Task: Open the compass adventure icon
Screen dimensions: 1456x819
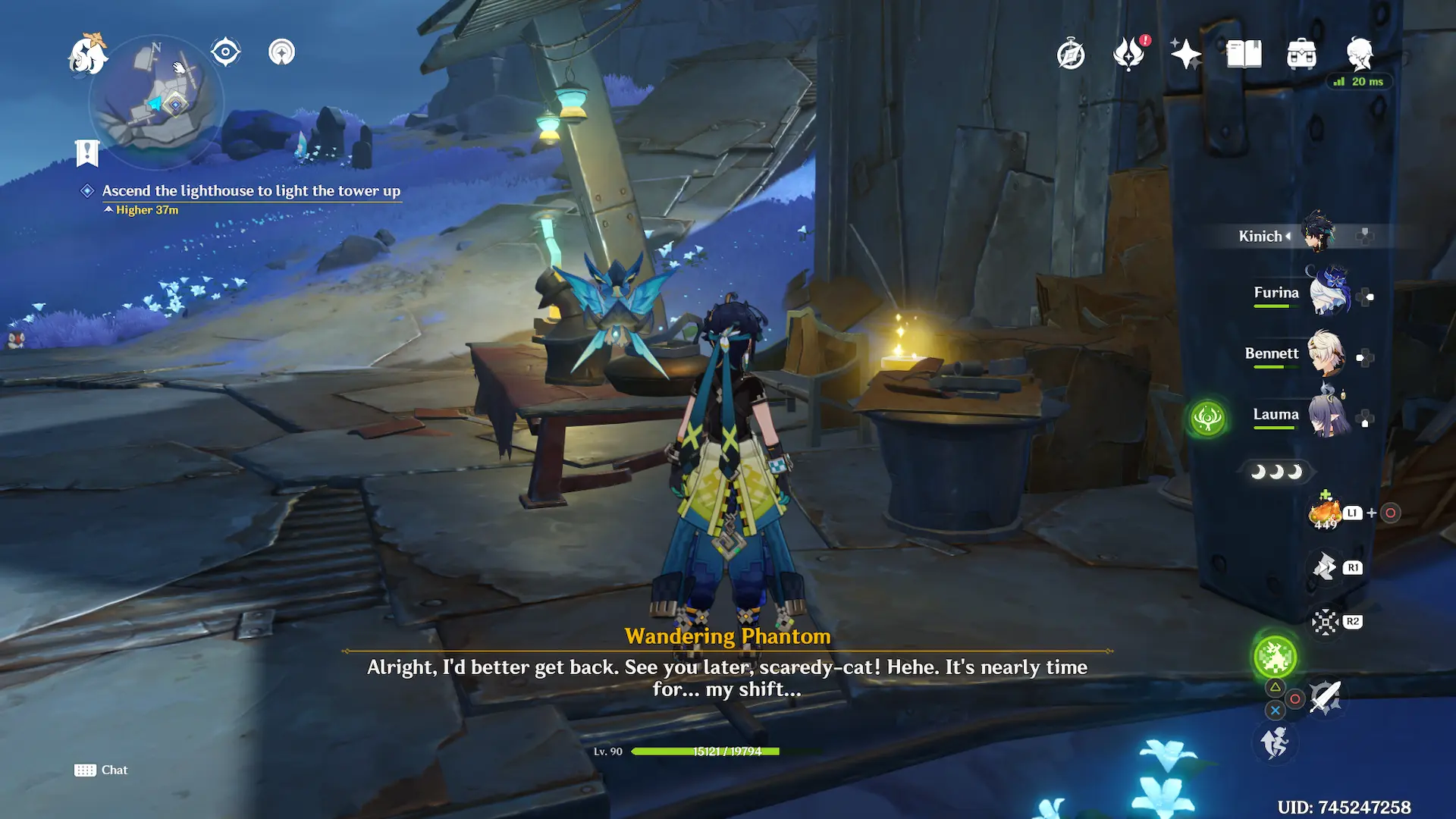Action: (1071, 55)
